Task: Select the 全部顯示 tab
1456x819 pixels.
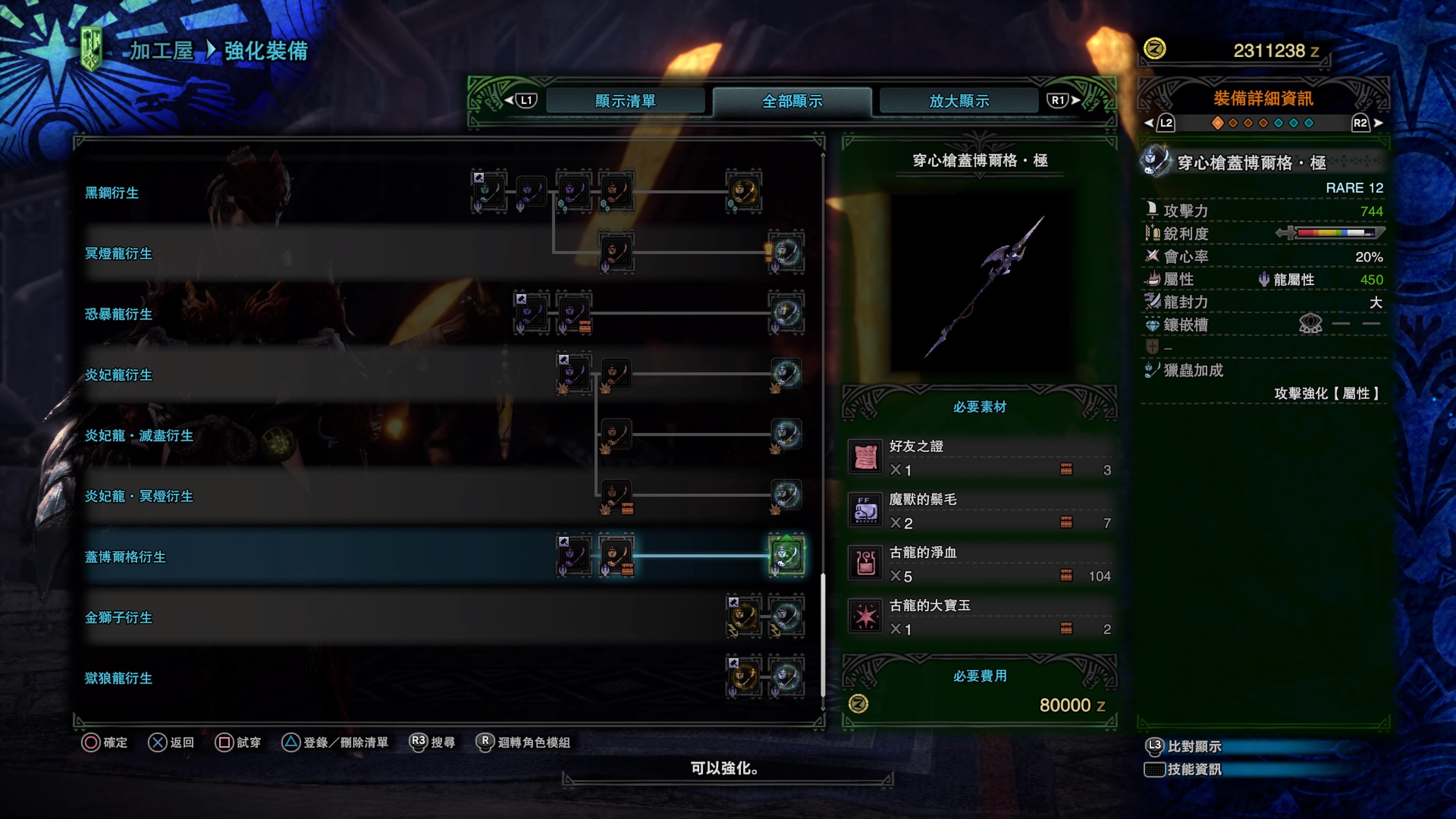Action: (792, 101)
